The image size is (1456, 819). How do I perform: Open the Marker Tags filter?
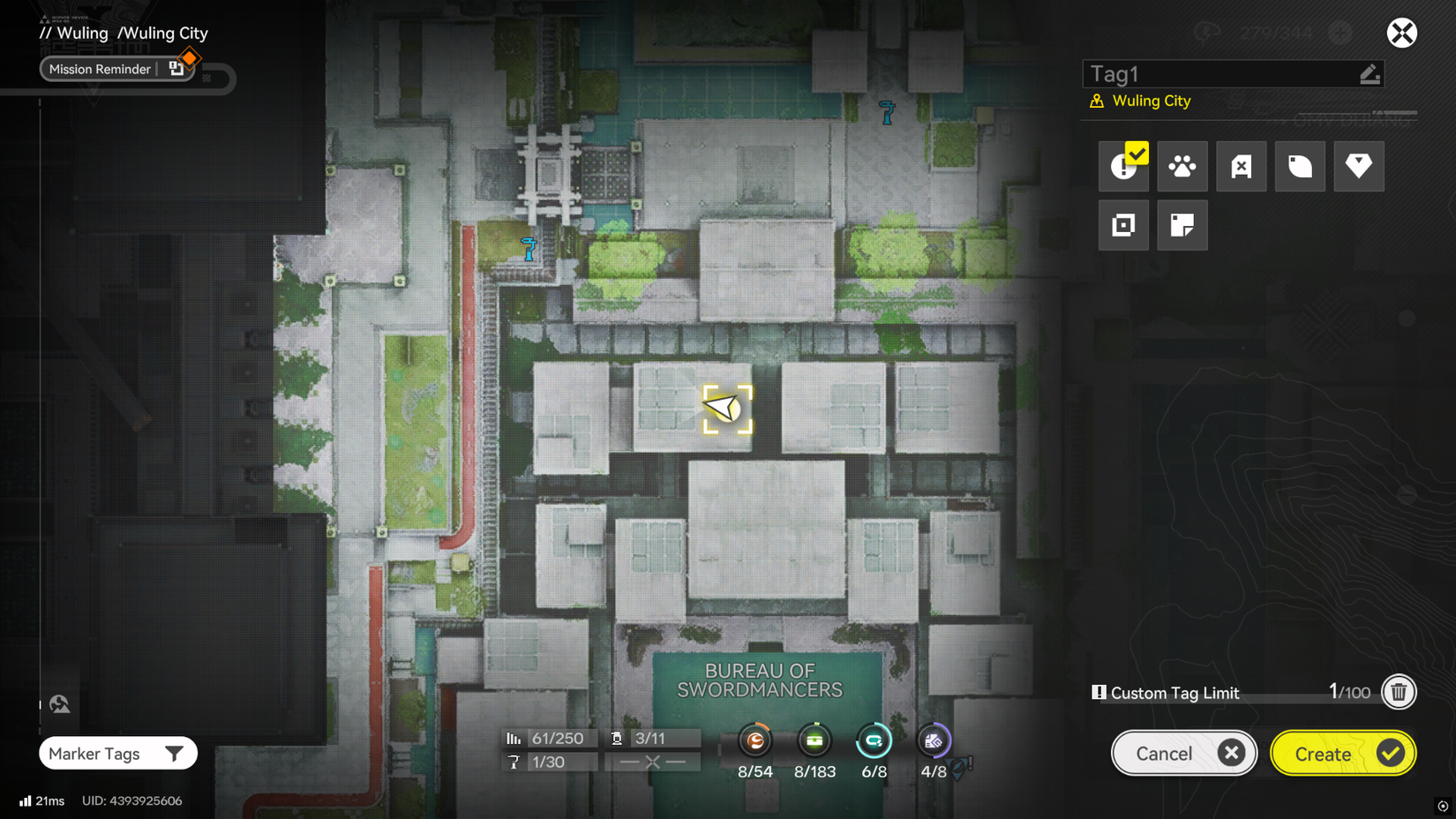(x=117, y=753)
